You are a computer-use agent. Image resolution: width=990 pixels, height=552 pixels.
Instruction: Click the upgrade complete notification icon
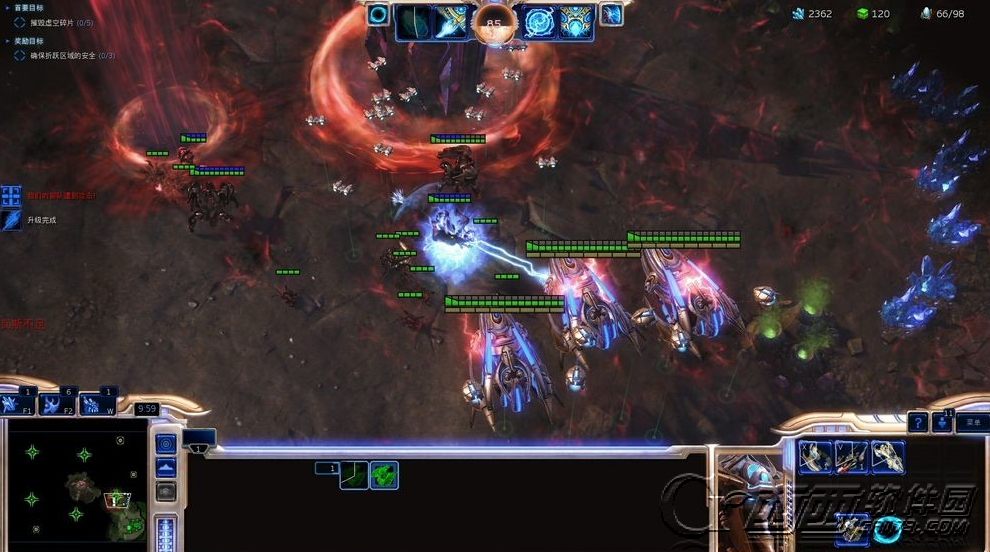(11, 220)
